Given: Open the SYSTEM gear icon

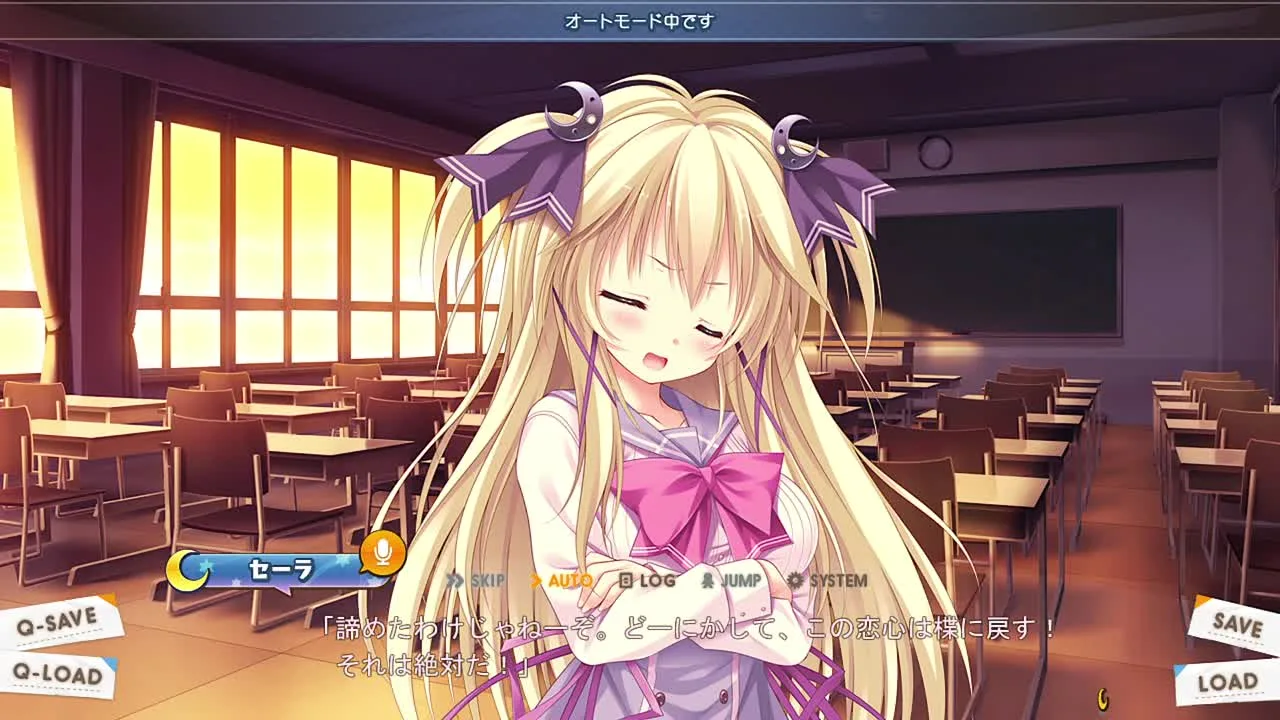Looking at the screenshot, I should tap(796, 578).
